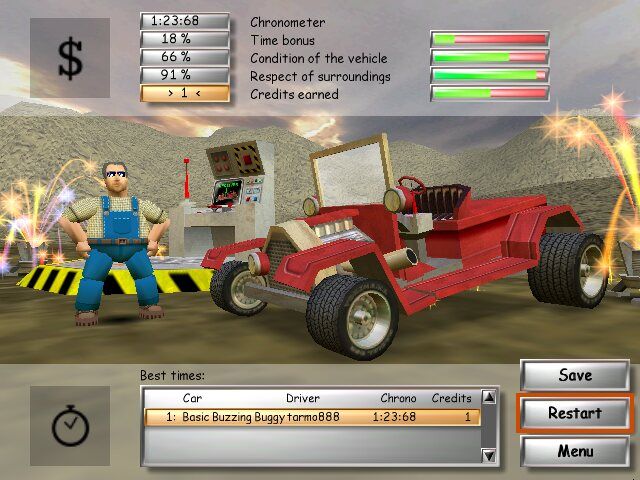The image size is (640, 480).
Task: Return to the Menu
Action: (x=574, y=450)
